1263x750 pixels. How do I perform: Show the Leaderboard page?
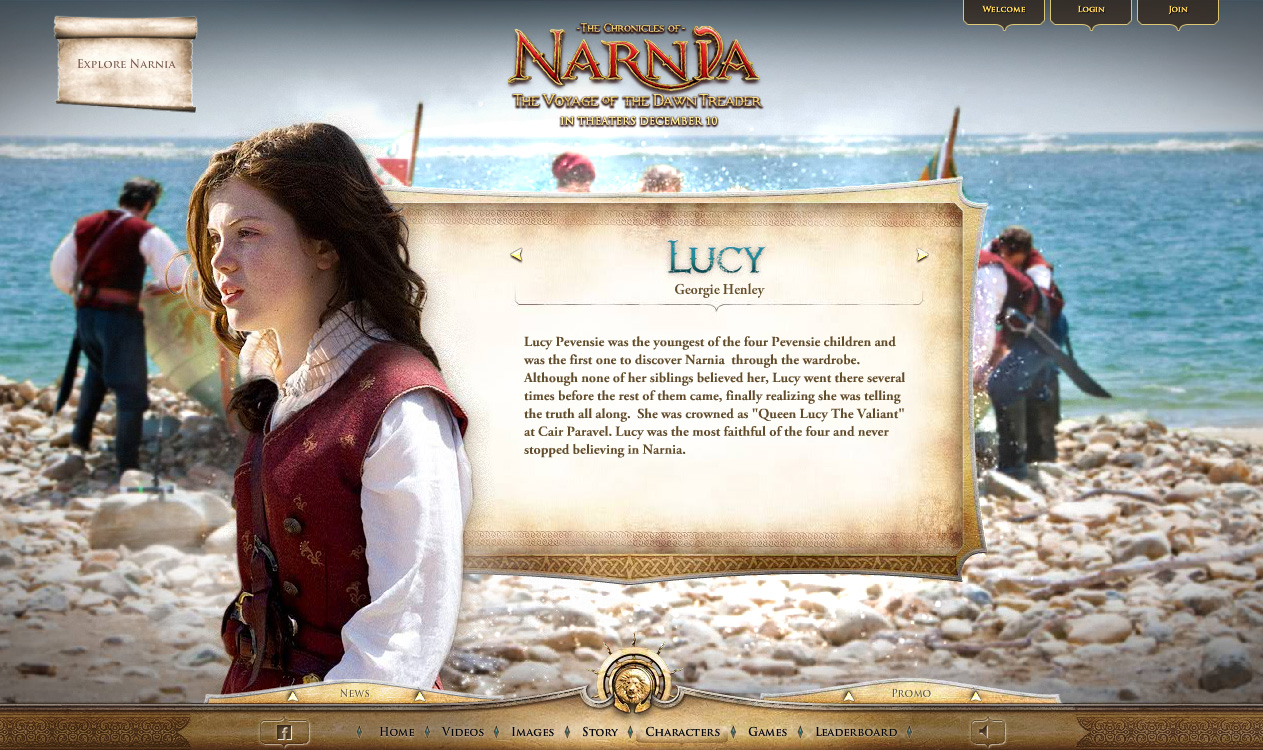click(x=856, y=732)
